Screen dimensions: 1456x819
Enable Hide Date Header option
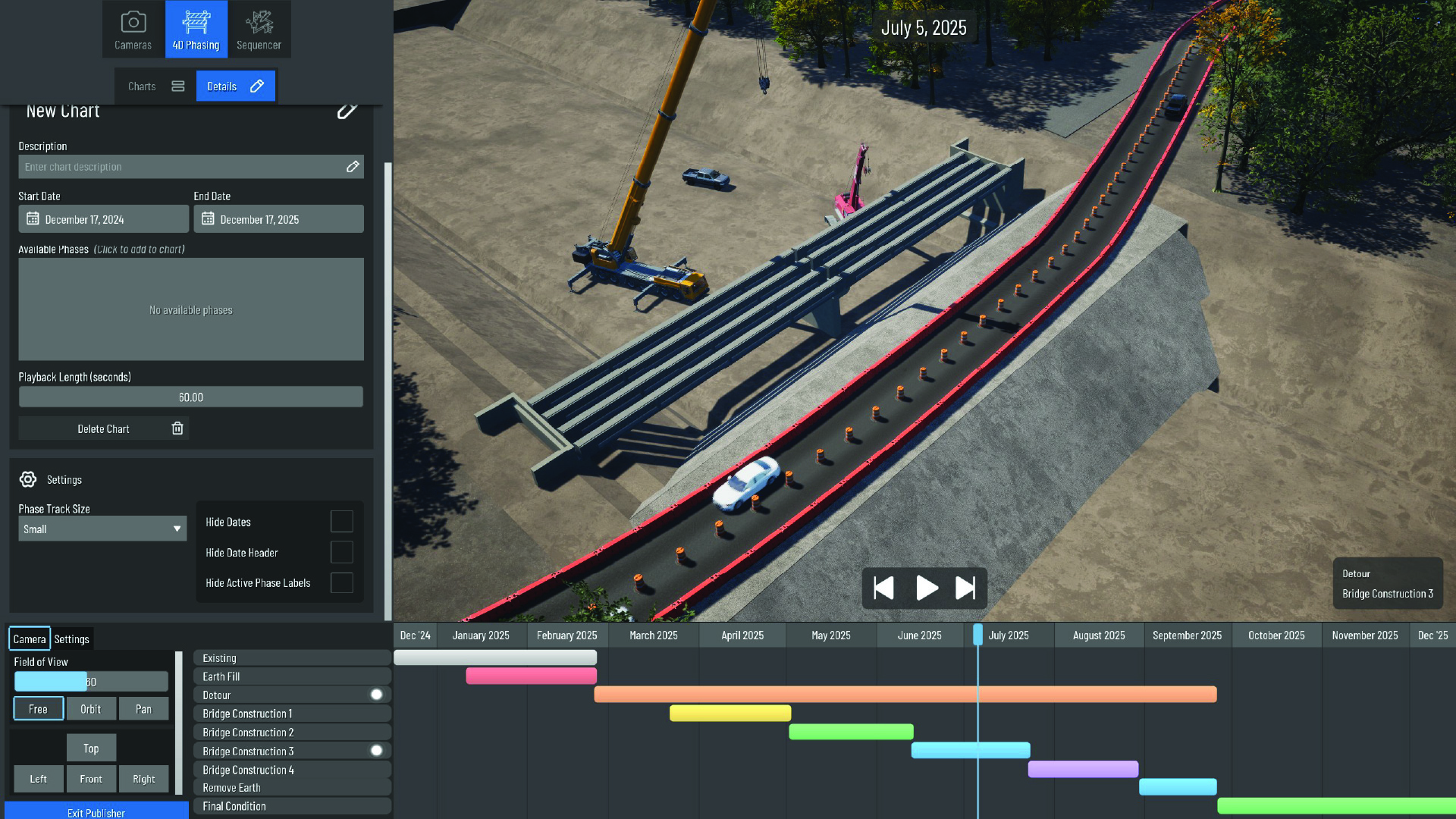(x=341, y=552)
